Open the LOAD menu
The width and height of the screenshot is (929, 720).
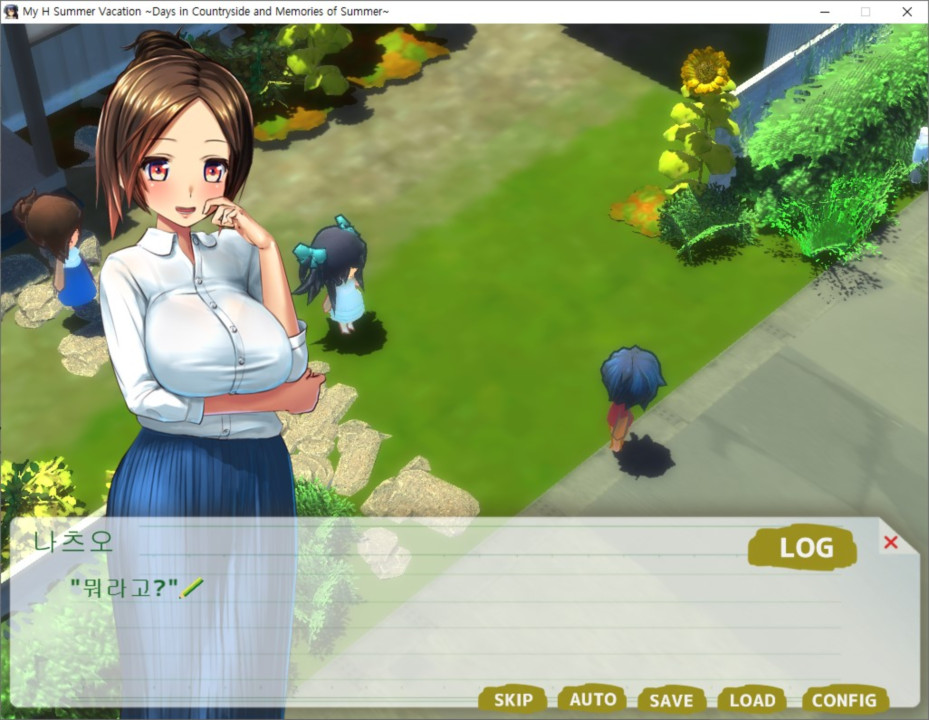click(x=752, y=700)
